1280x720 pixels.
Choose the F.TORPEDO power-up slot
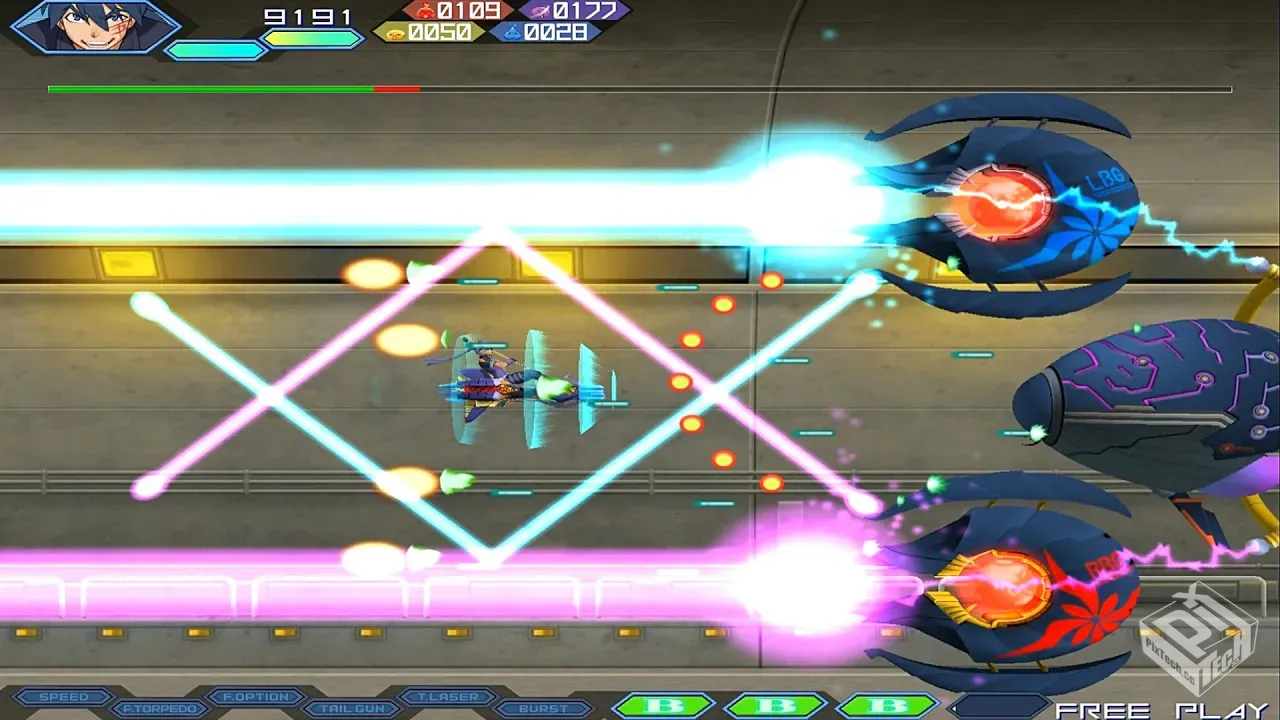pos(159,709)
